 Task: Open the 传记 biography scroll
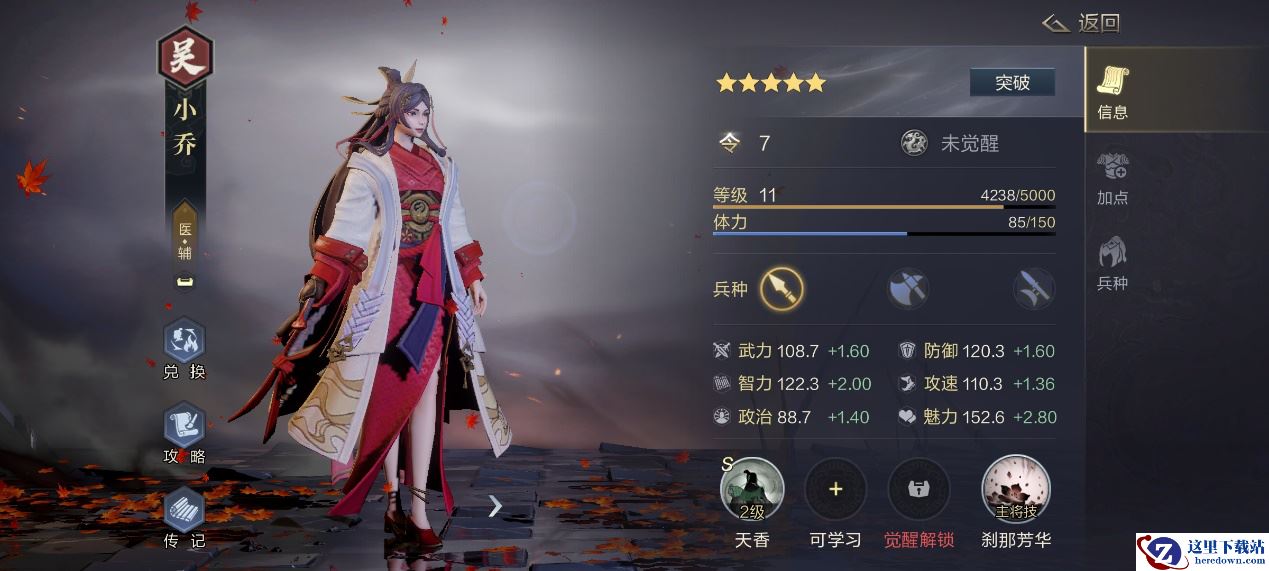pyautogui.click(x=184, y=513)
